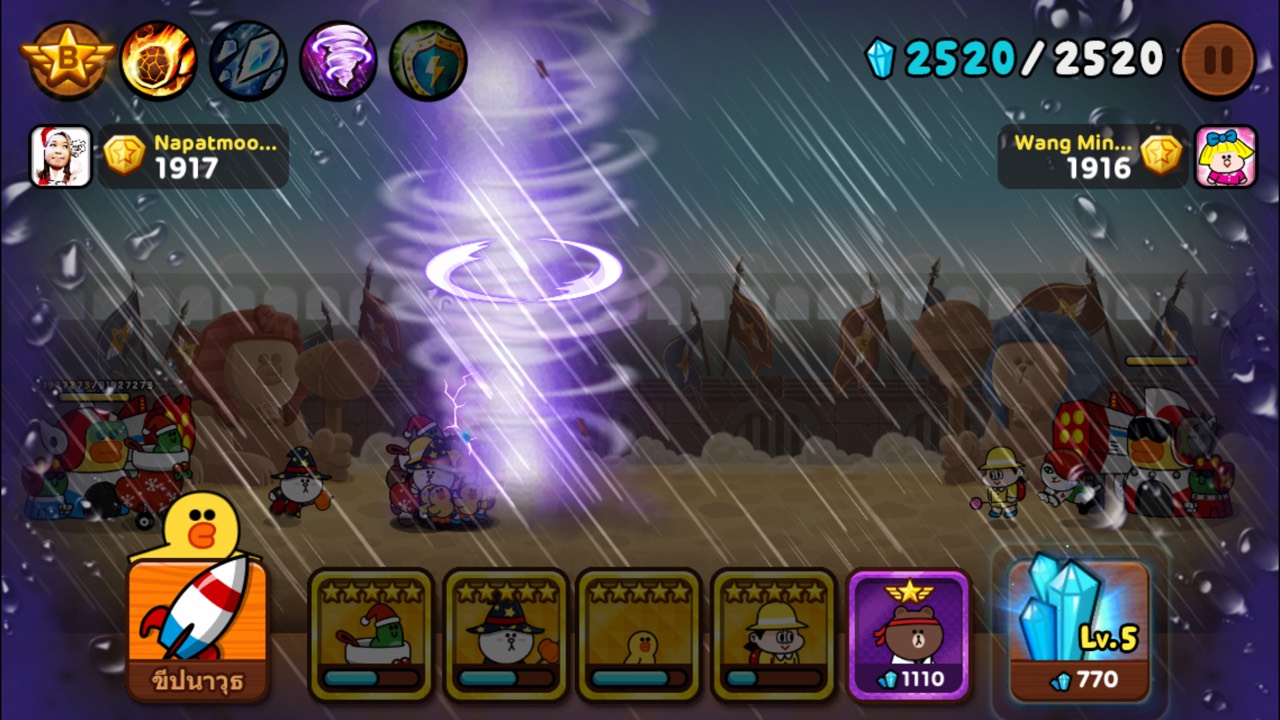1280x720 pixels.
Task: Open Wang Min opponent avatar
Action: pos(1225,156)
